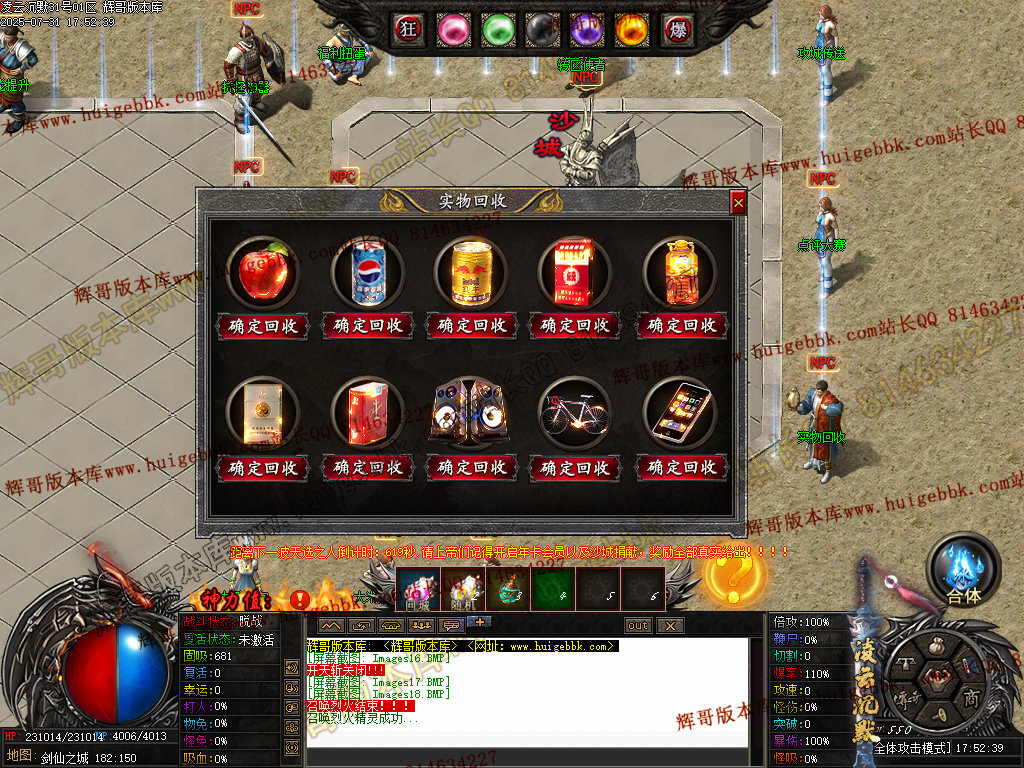Recycle the Red Bull can item
The height and width of the screenshot is (768, 1024).
tap(471, 325)
